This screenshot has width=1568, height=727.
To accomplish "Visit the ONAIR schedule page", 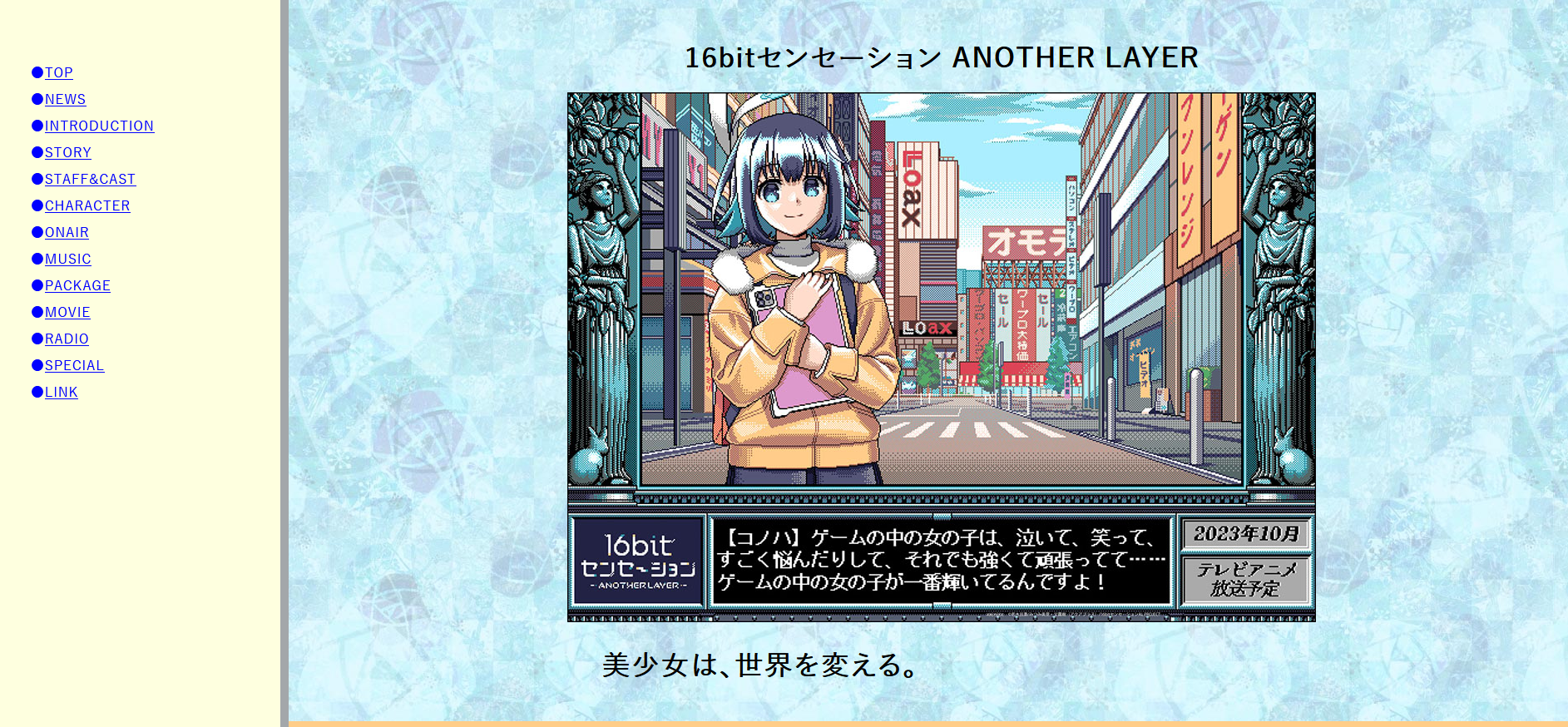I will coord(67,232).
